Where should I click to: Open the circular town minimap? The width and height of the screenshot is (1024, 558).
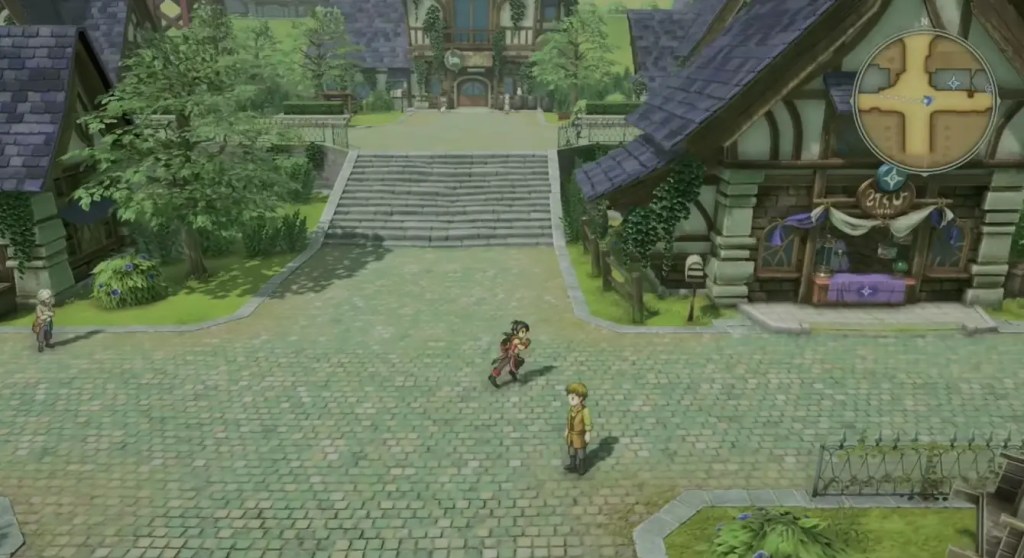pos(925,100)
